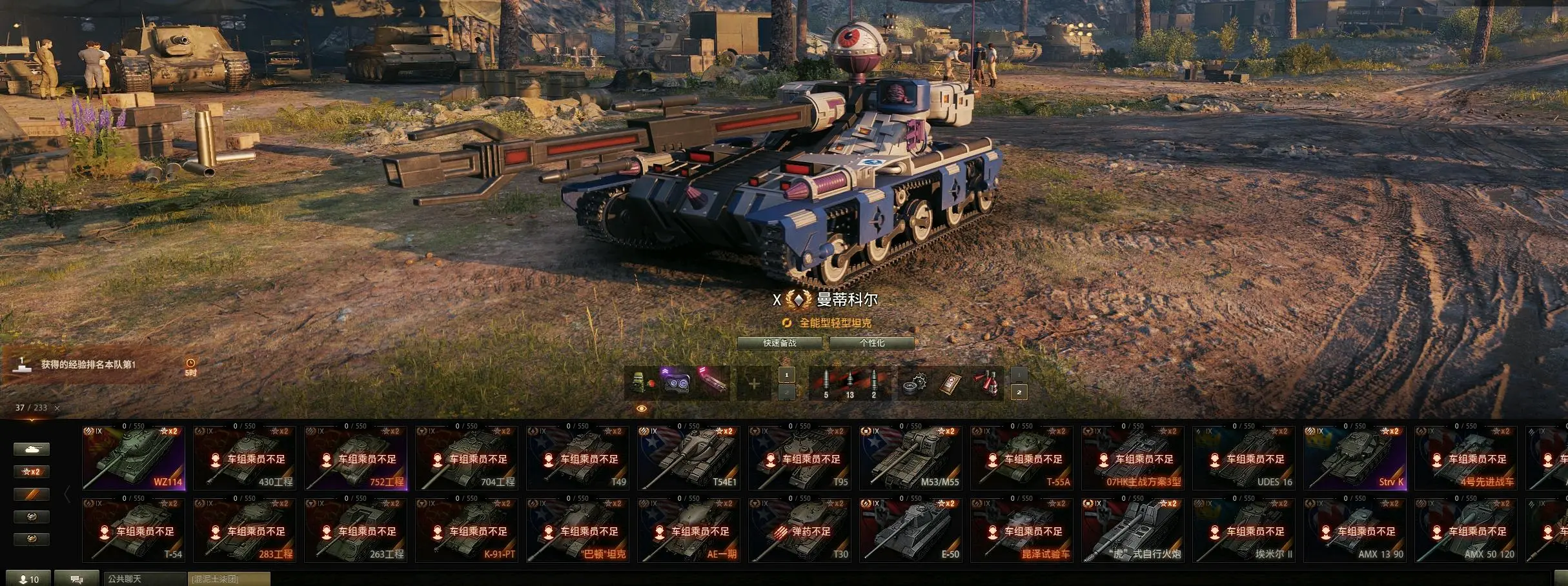Switch to the E-50 tank
The width and height of the screenshot is (1568, 586).
tap(911, 530)
